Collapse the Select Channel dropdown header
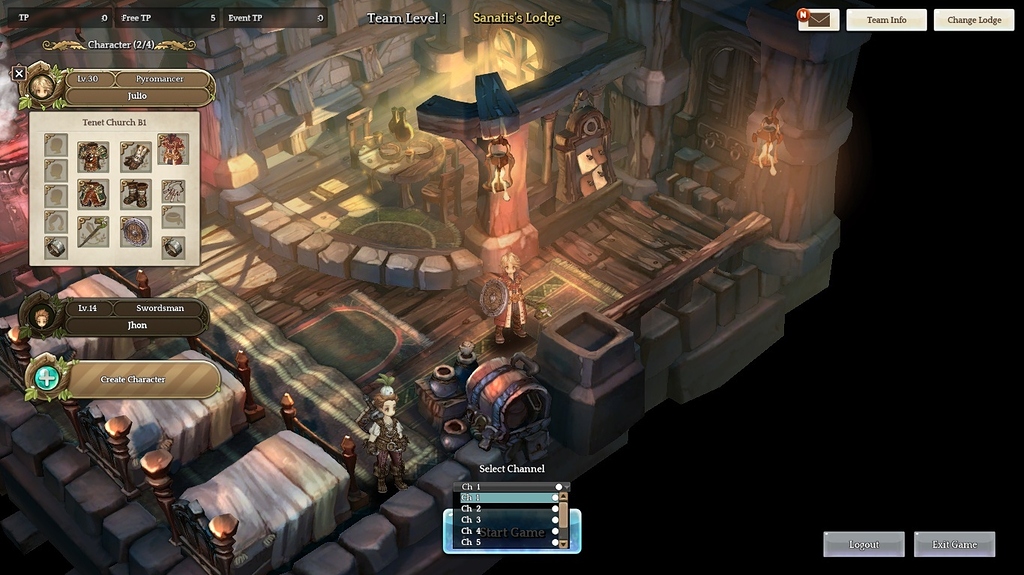The height and width of the screenshot is (575, 1024). (x=510, y=487)
